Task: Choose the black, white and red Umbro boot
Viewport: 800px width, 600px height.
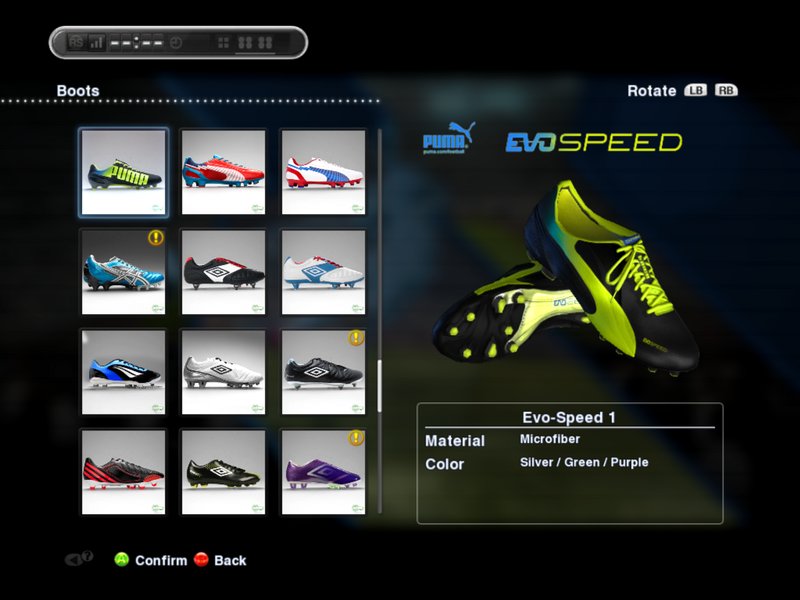Action: (223, 272)
